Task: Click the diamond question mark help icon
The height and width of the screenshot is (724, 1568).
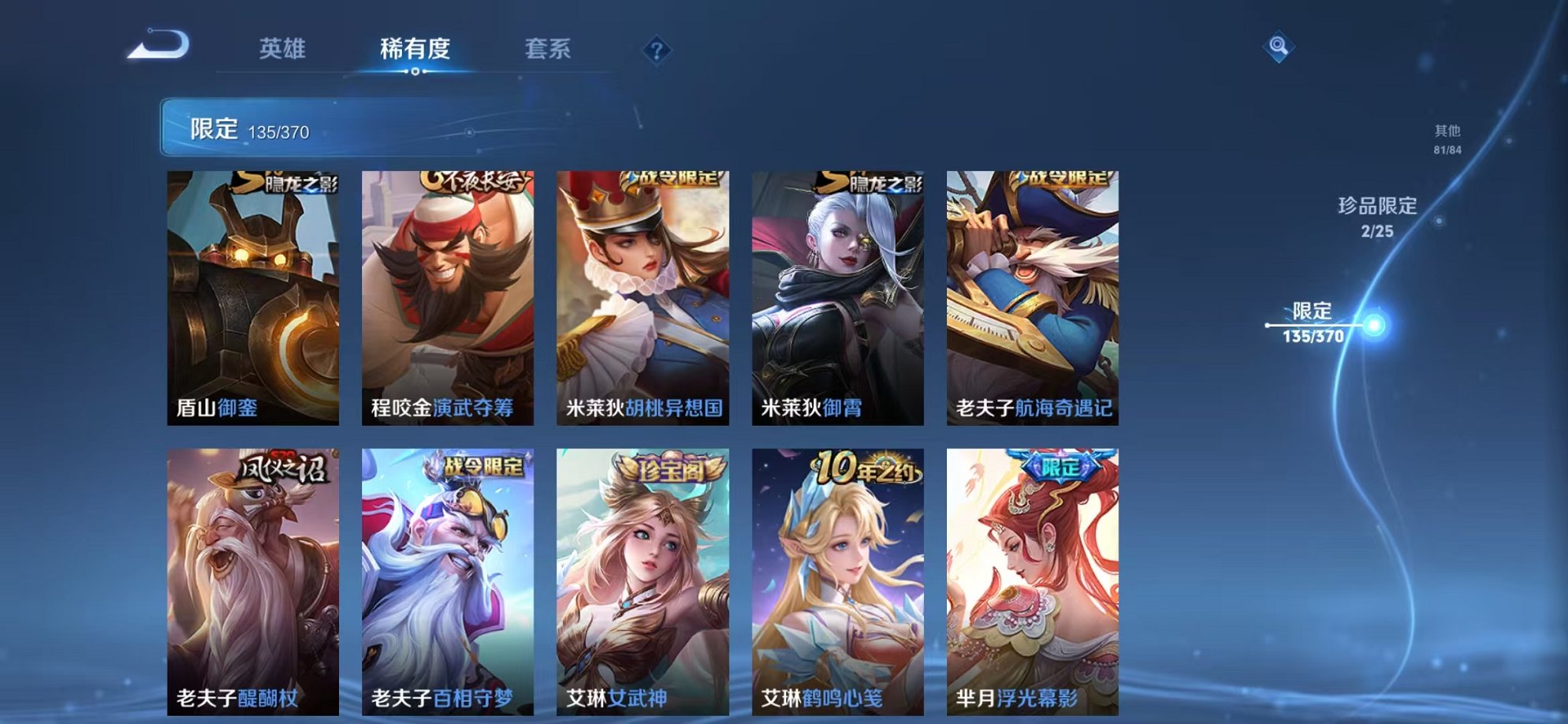Action: (x=657, y=49)
